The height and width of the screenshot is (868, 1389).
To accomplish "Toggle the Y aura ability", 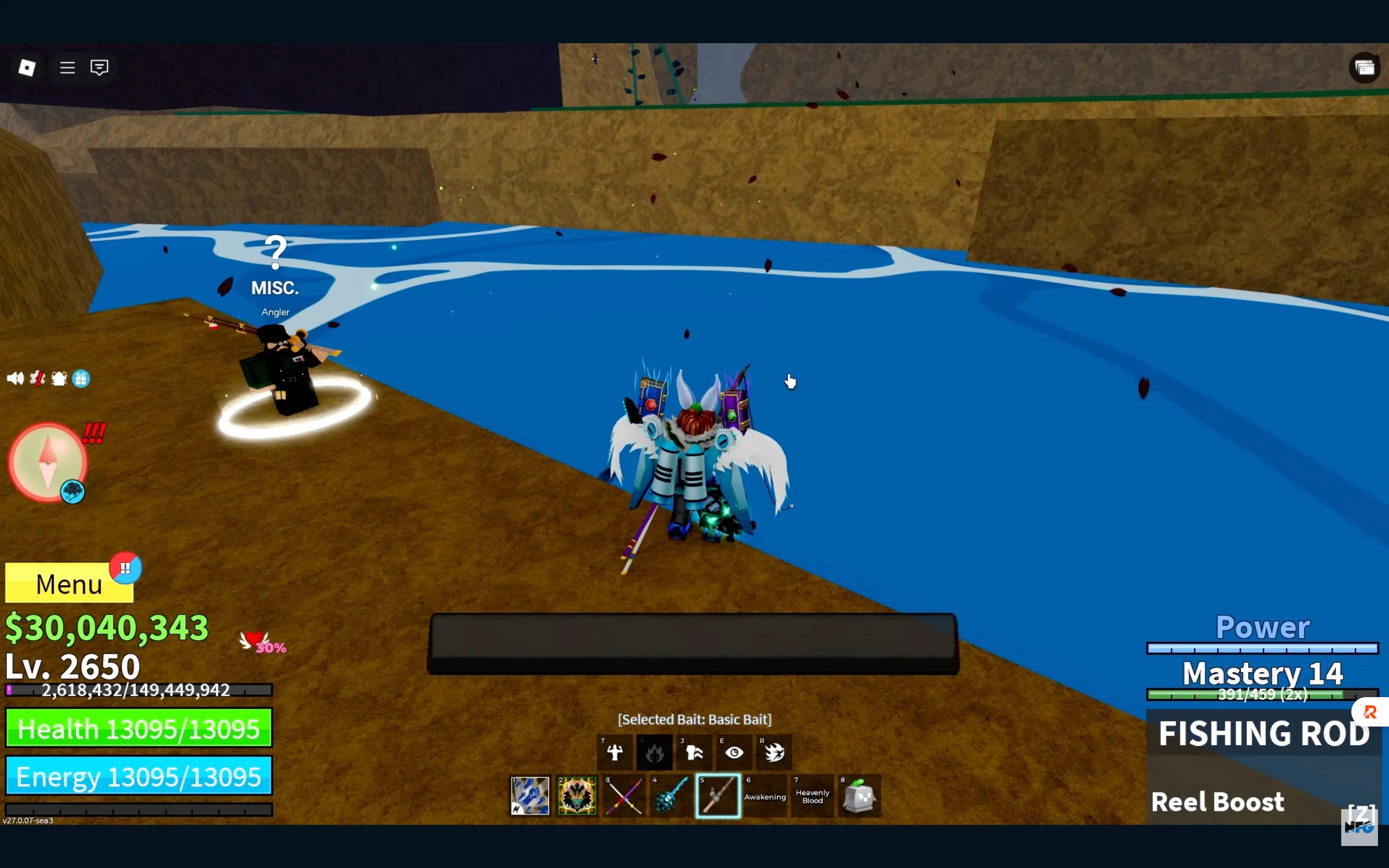I will (655, 752).
